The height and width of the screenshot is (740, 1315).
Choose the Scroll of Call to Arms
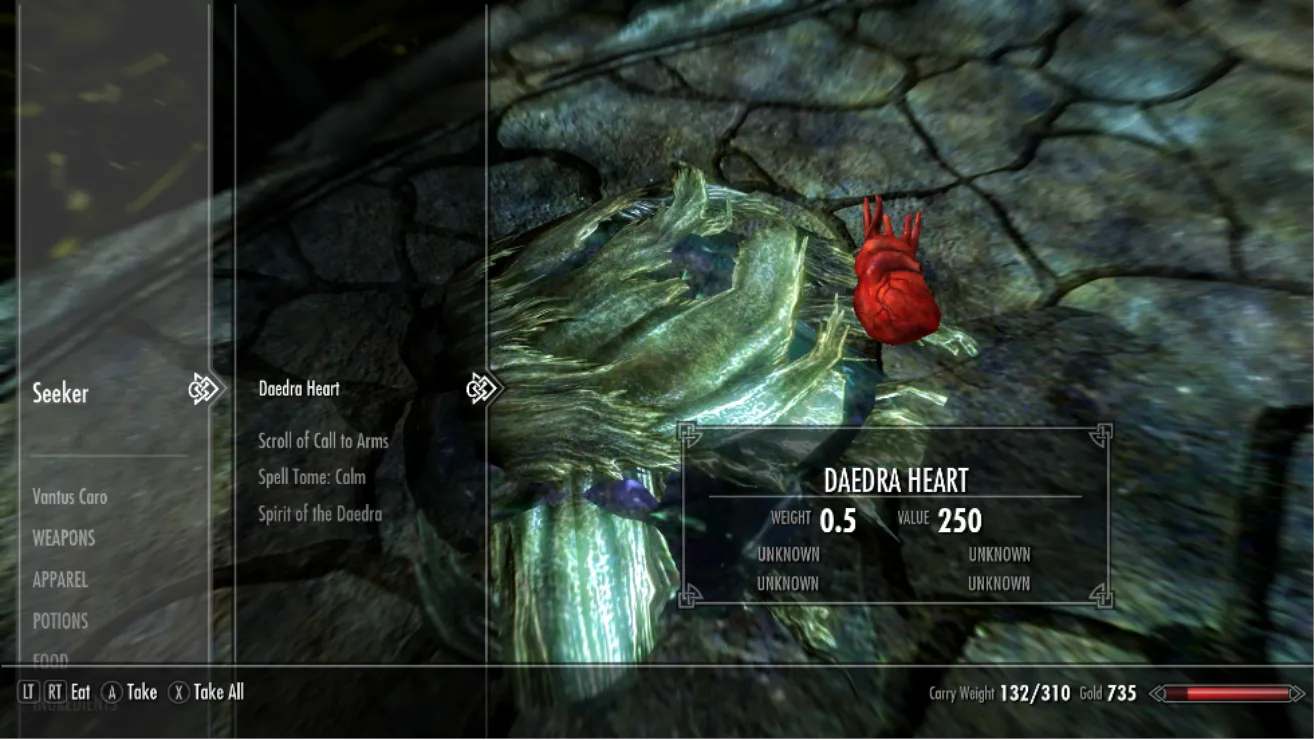(x=323, y=441)
